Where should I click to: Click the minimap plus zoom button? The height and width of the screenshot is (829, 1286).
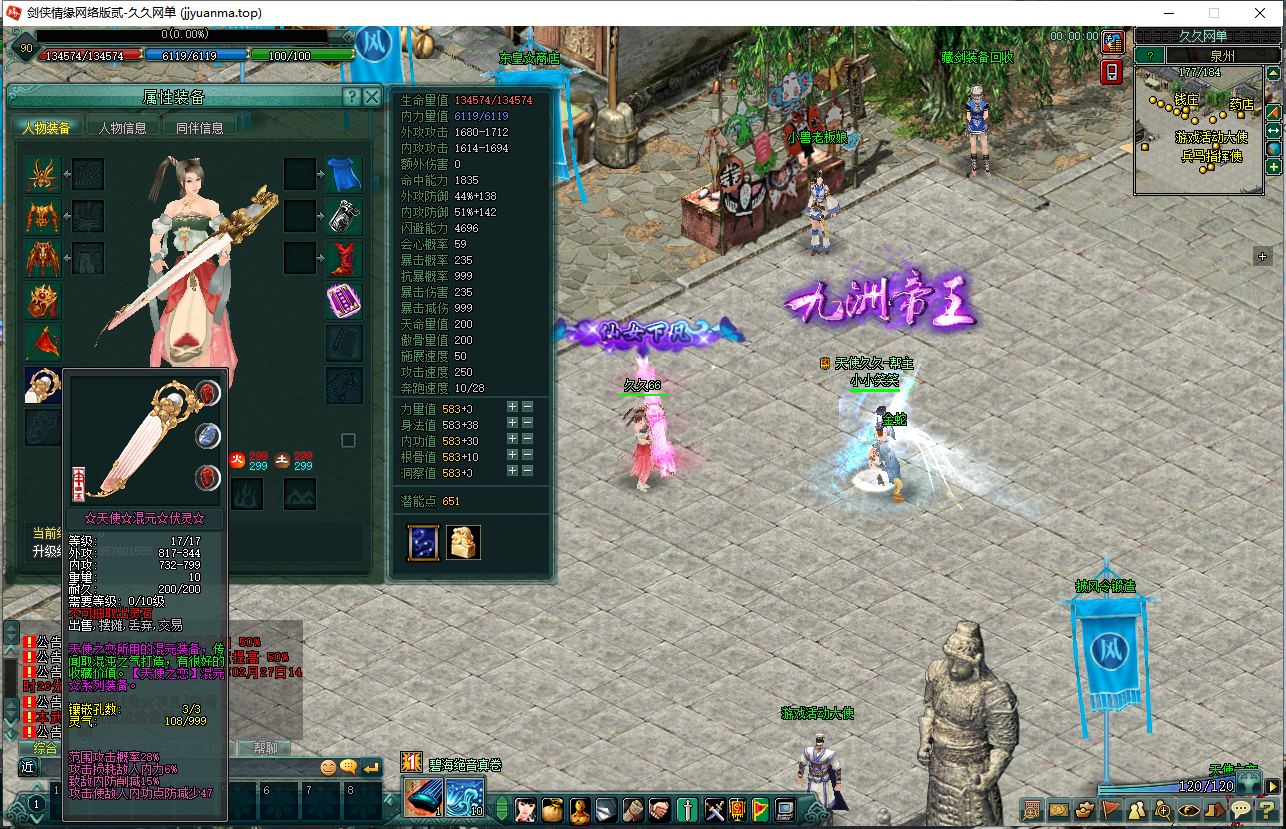click(1274, 167)
